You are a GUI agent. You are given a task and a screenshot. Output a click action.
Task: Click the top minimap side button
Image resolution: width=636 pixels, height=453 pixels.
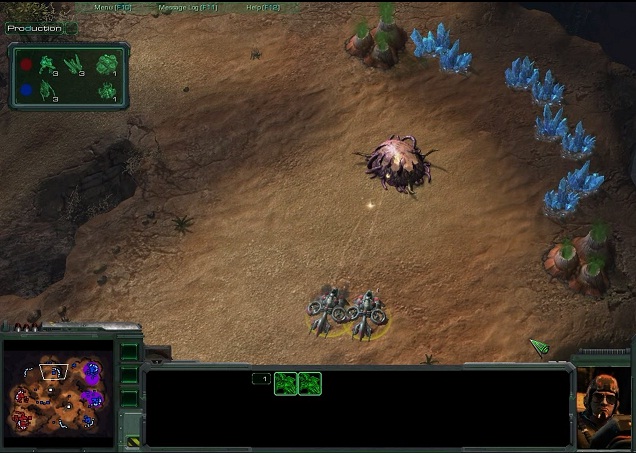pos(129,352)
